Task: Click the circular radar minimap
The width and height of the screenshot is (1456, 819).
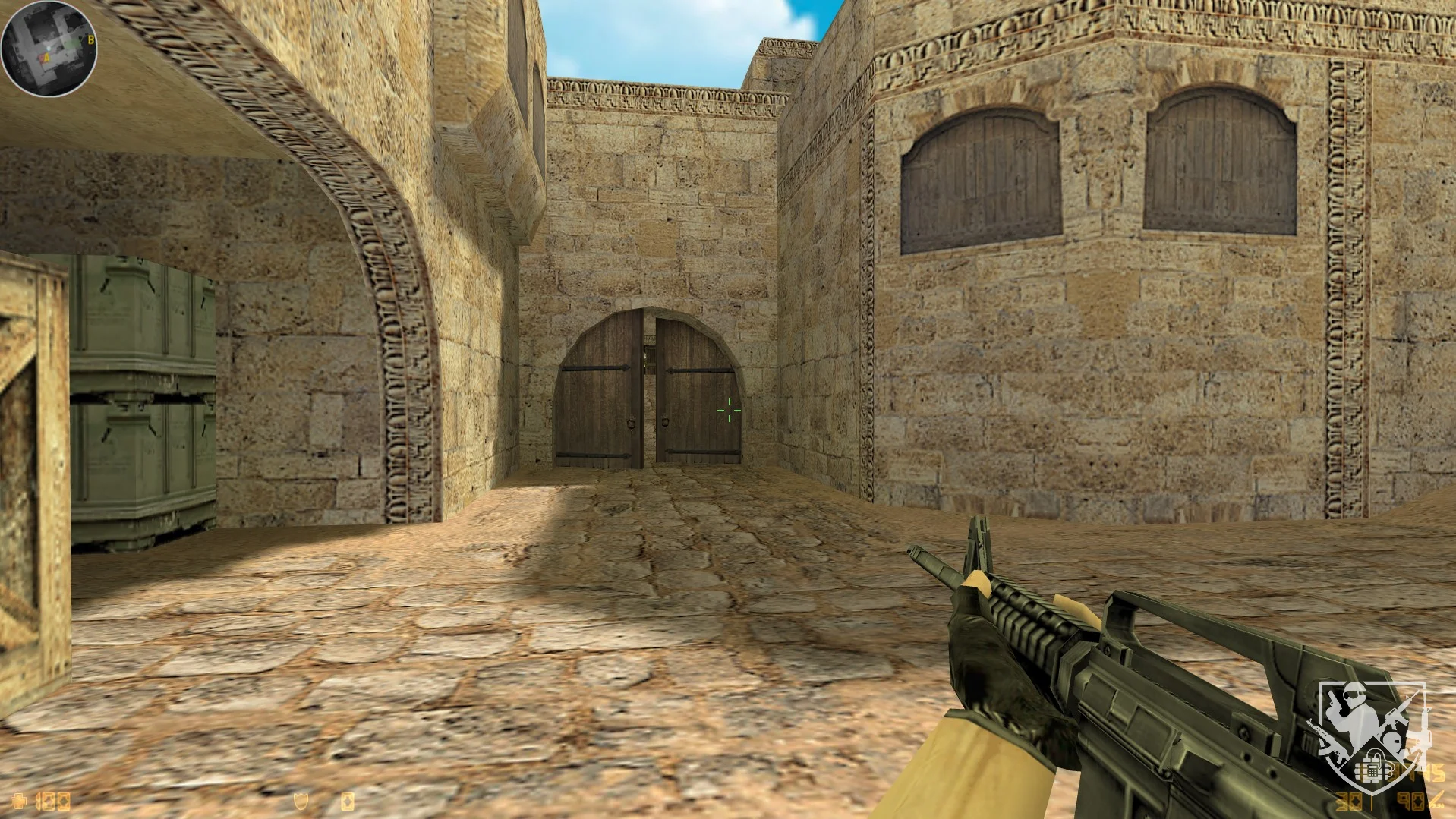Action: point(49,49)
